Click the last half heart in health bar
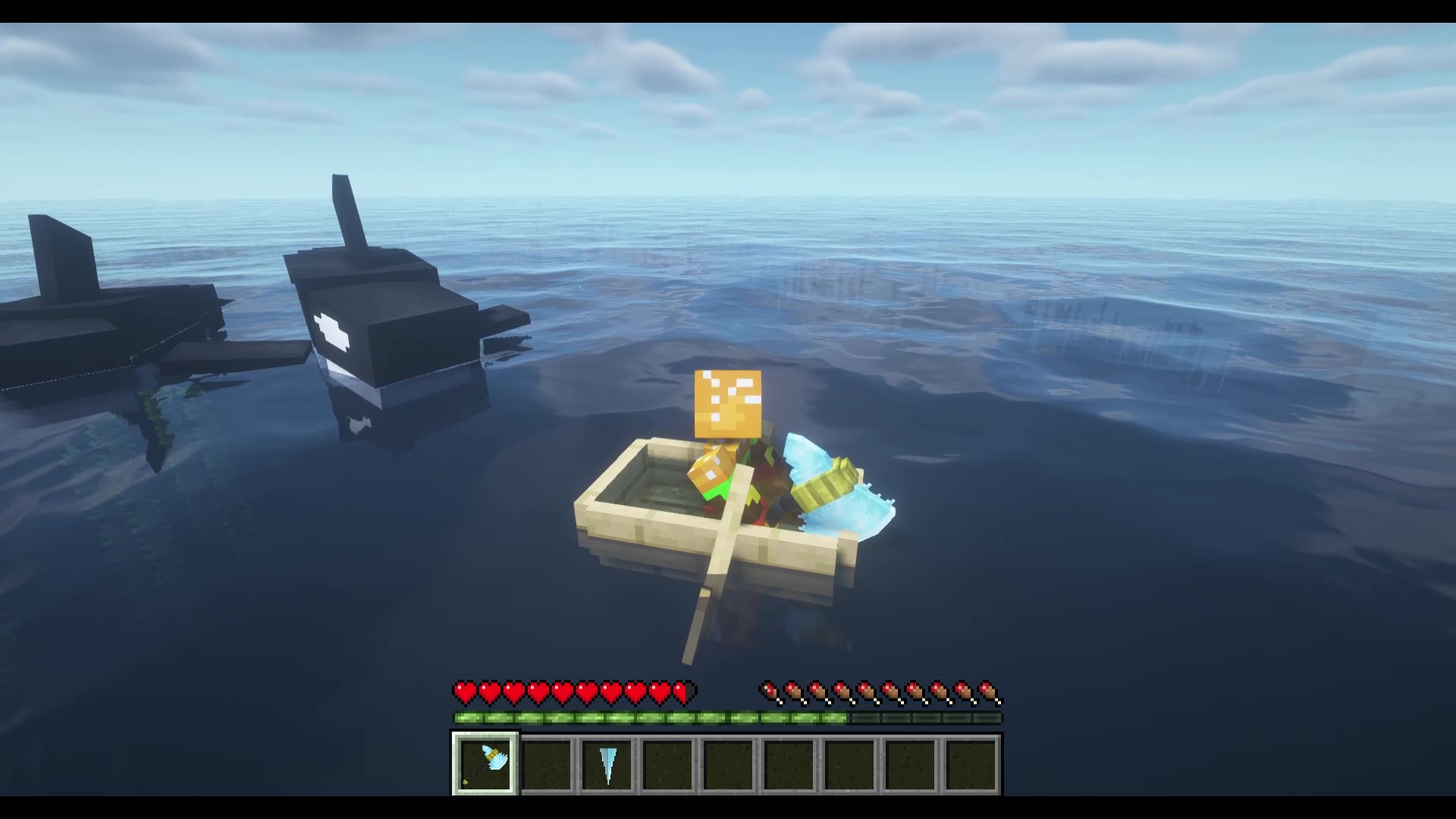This screenshot has height=819, width=1456. click(680, 692)
